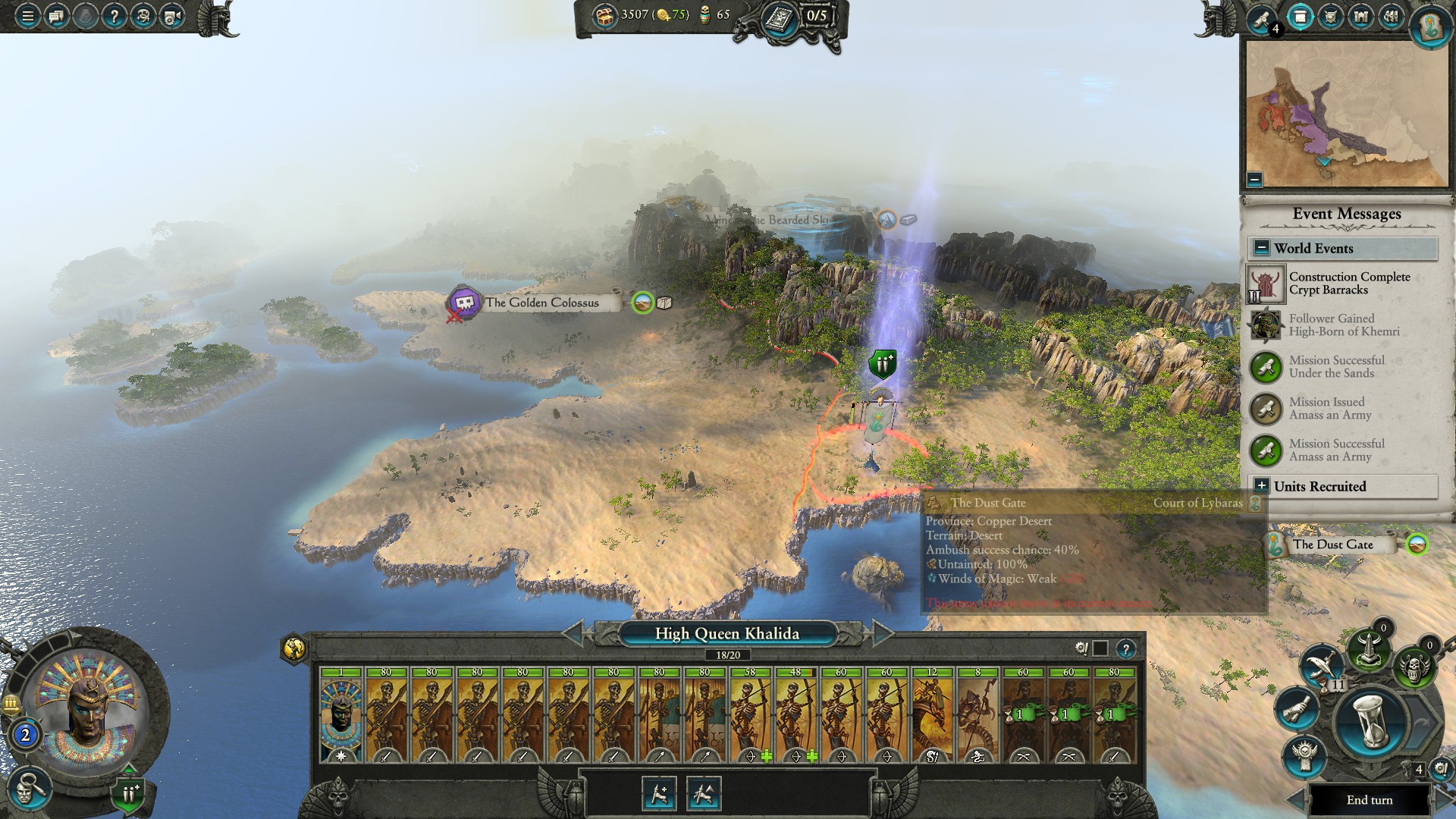Open the castle provinces list button
This screenshot has width=1456, height=819.
coord(1361,17)
